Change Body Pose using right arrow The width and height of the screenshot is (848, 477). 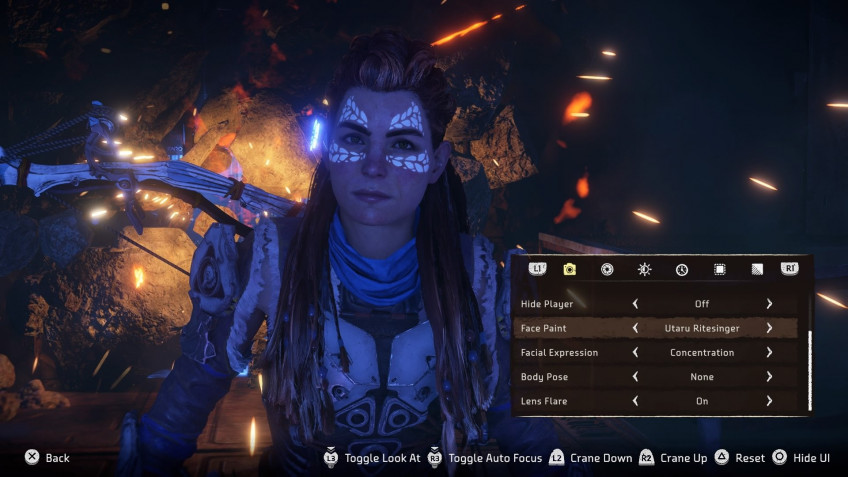tap(769, 377)
